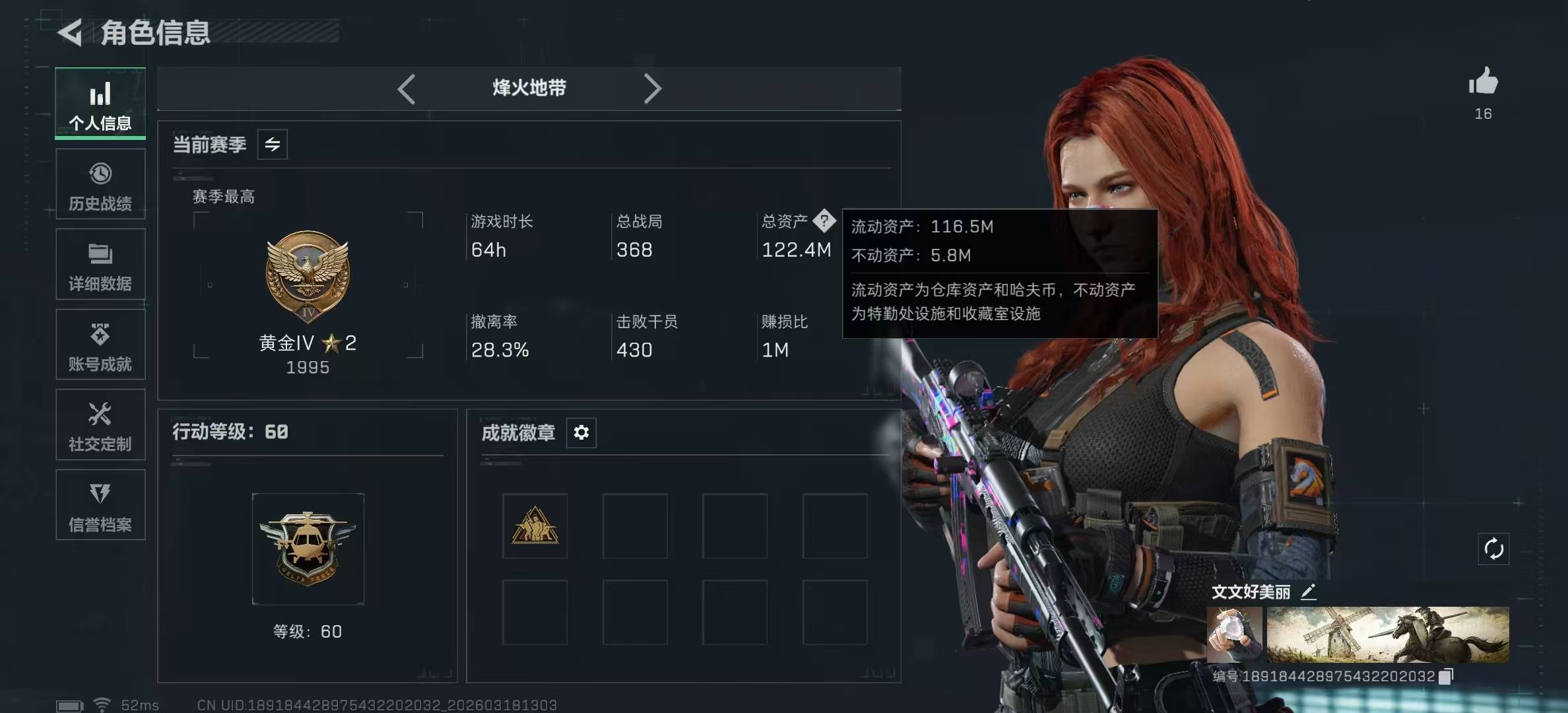Image resolution: width=1568 pixels, height=713 pixels.
Task: Click the level 60 helicopter emblem
Action: [308, 549]
